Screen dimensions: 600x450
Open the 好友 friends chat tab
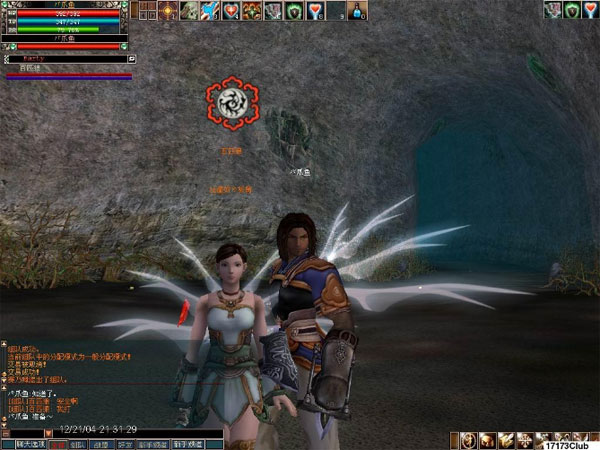[x=125, y=443]
